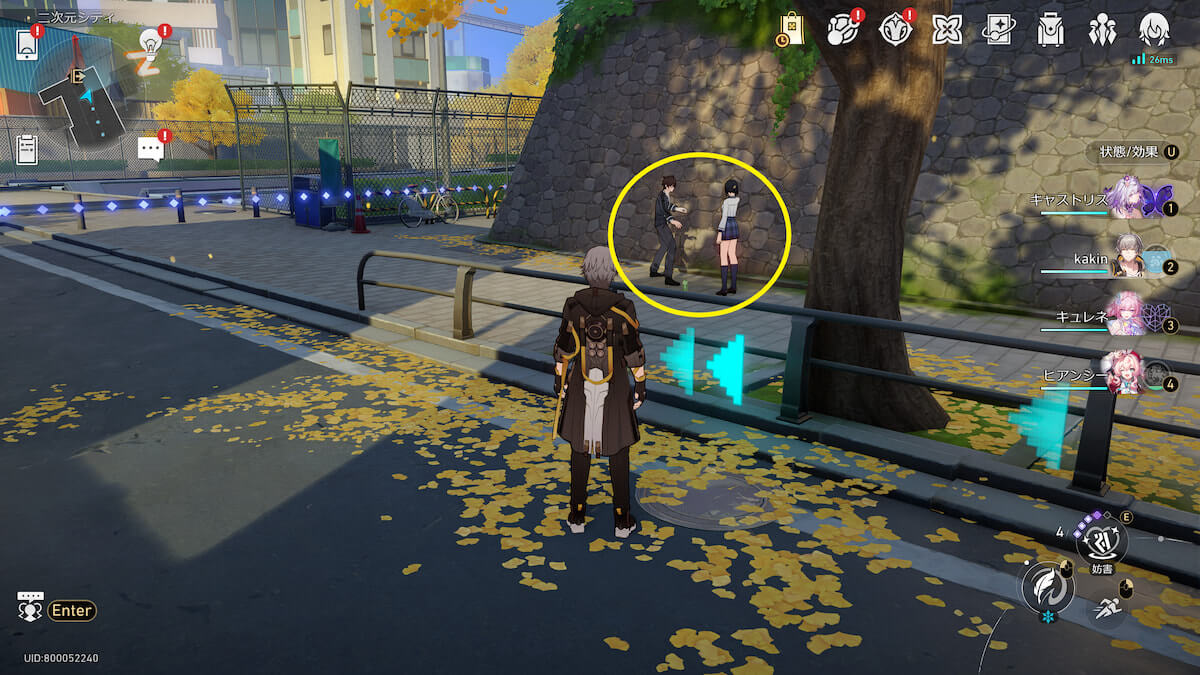
Task: Activate the 妨害 technique skill icon
Action: click(1101, 541)
